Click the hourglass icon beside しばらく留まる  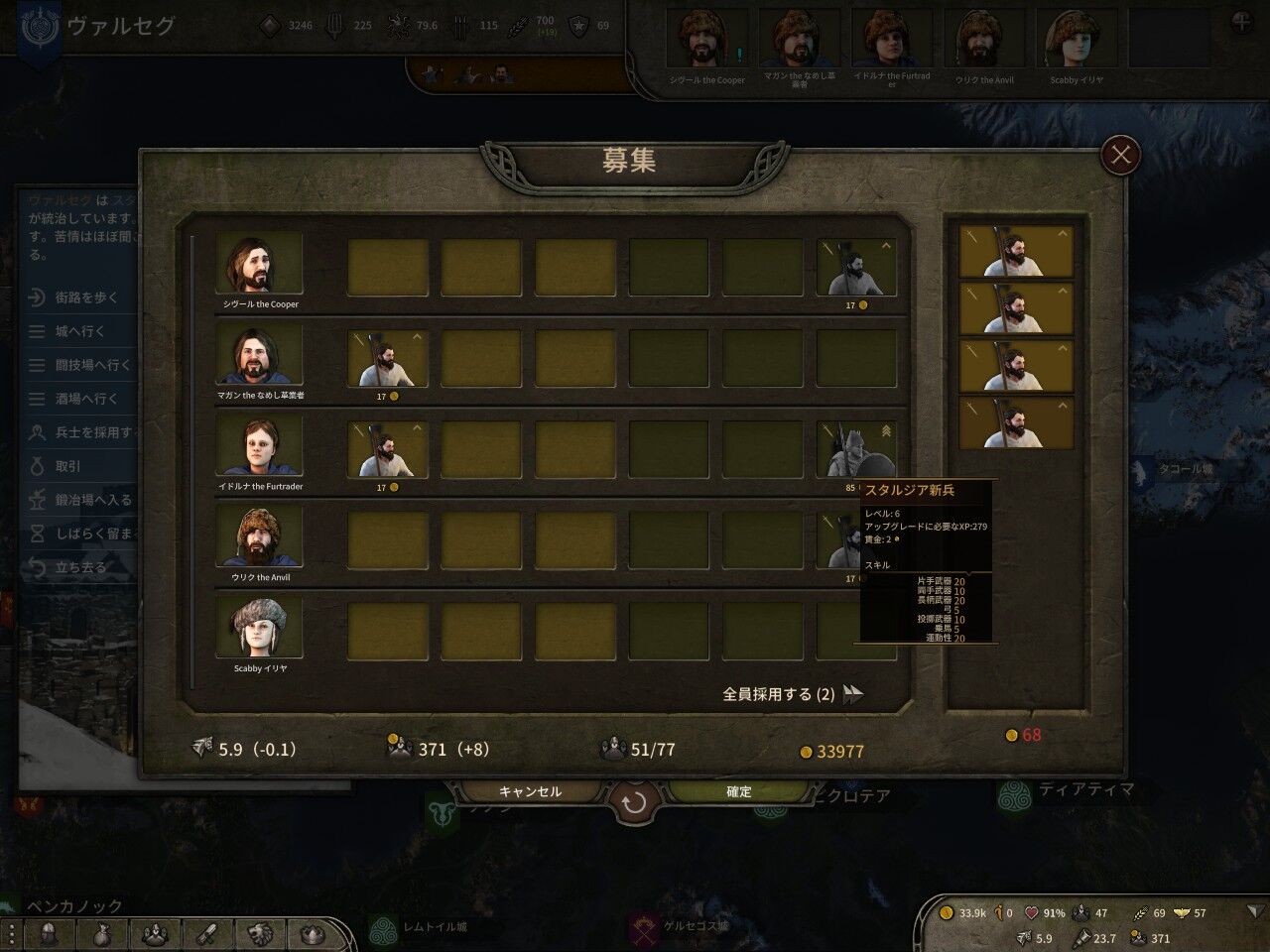pyautogui.click(x=39, y=533)
